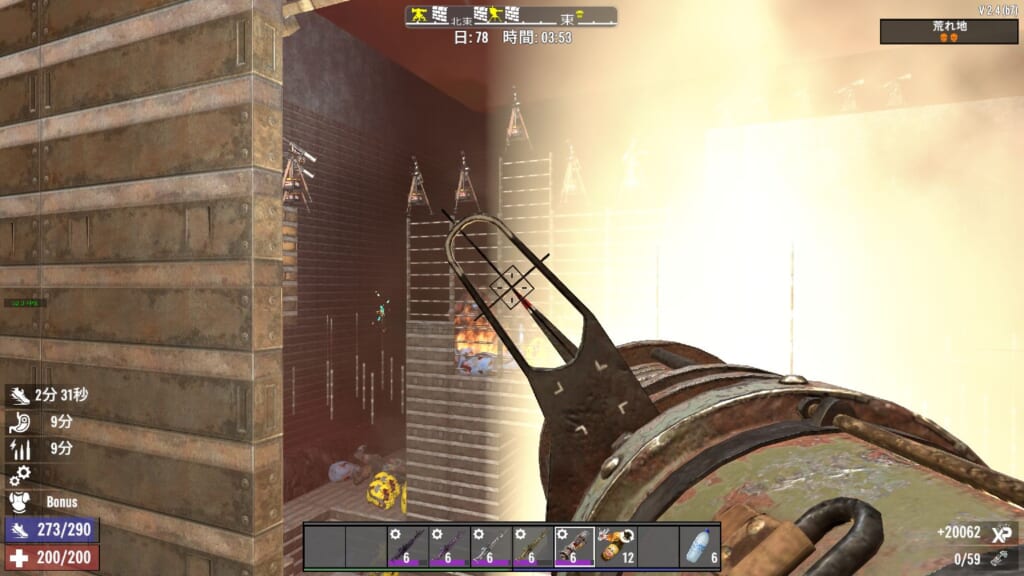
Task: Click the compass bar at the top
Action: click(x=511, y=16)
